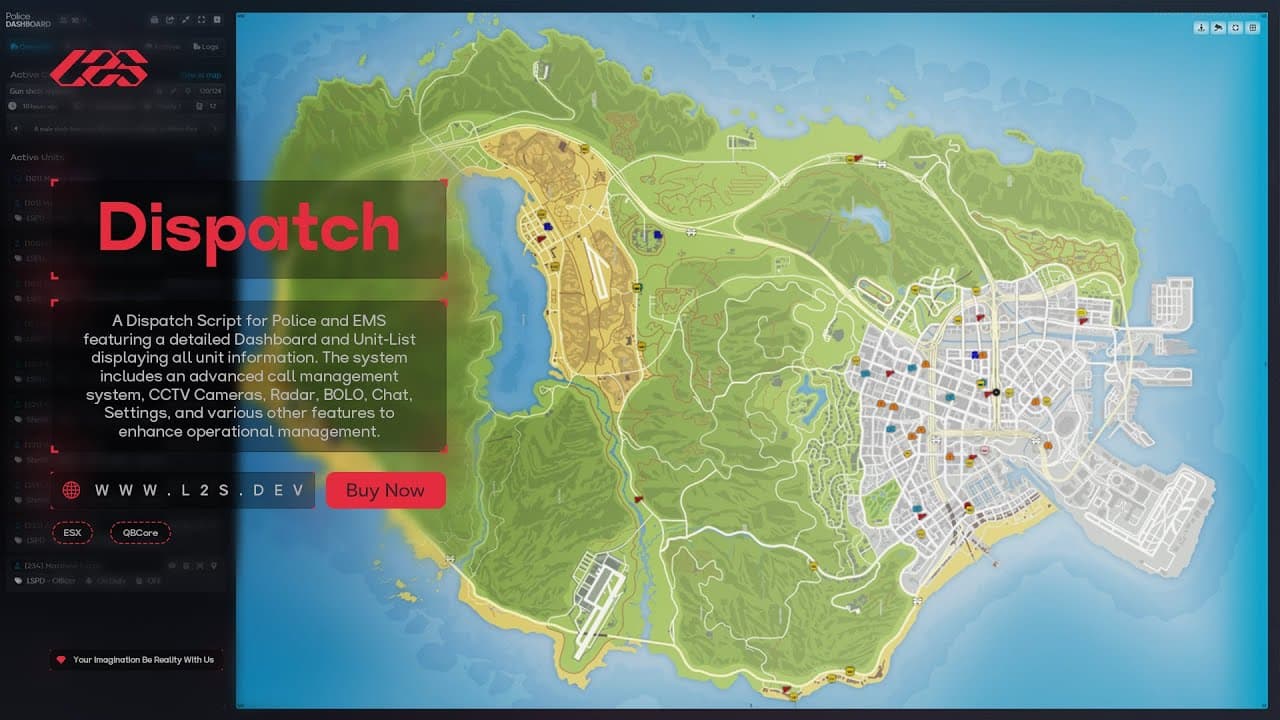The width and height of the screenshot is (1280, 720).
Task: Click the grid overlay icon on the map toolbar
Action: tap(1253, 28)
